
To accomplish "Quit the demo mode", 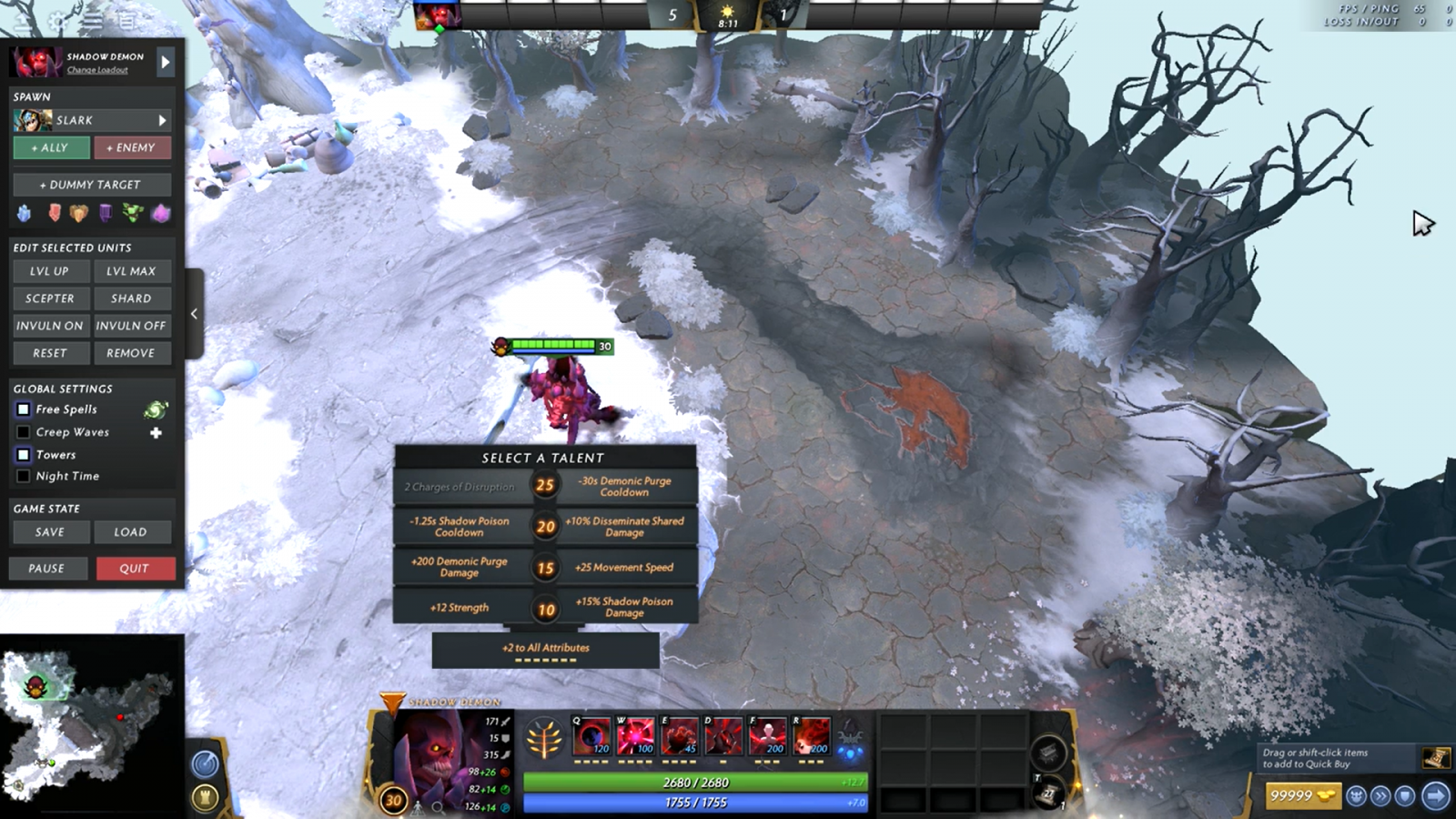I will coord(135,569).
